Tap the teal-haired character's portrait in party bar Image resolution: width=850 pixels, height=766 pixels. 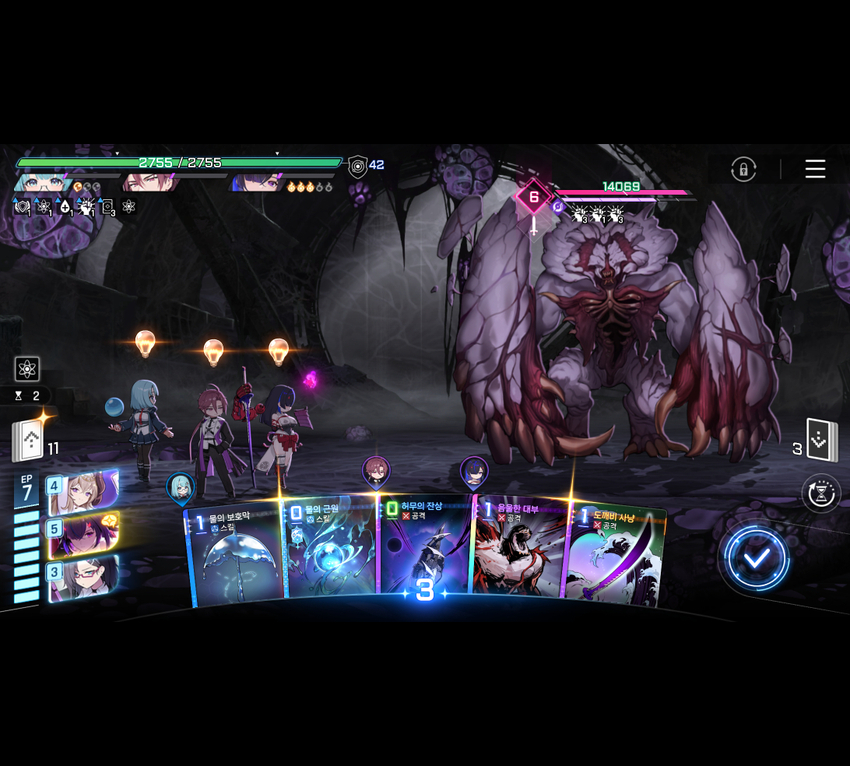coord(40,183)
